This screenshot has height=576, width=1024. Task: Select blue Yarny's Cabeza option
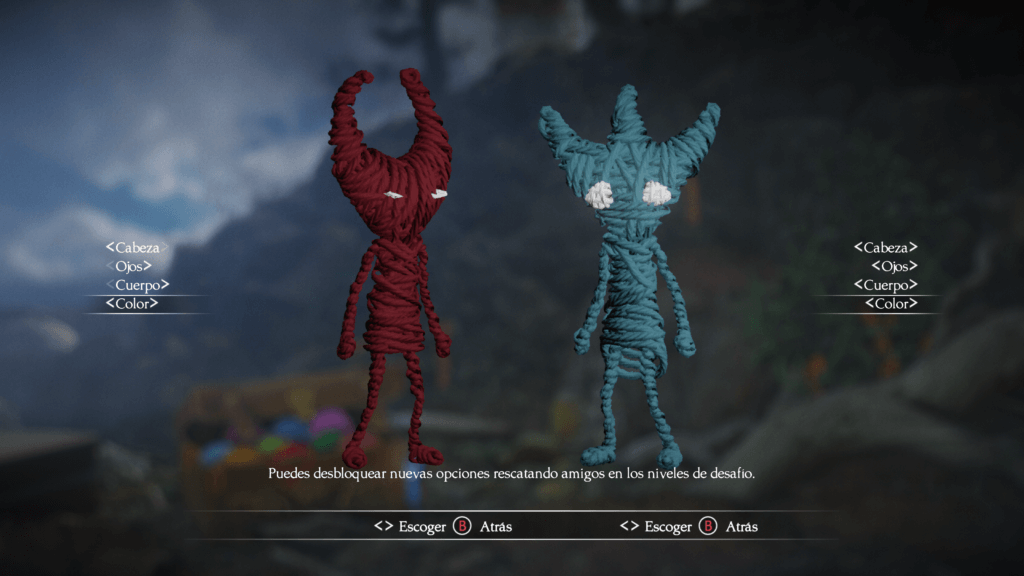pyautogui.click(x=885, y=247)
